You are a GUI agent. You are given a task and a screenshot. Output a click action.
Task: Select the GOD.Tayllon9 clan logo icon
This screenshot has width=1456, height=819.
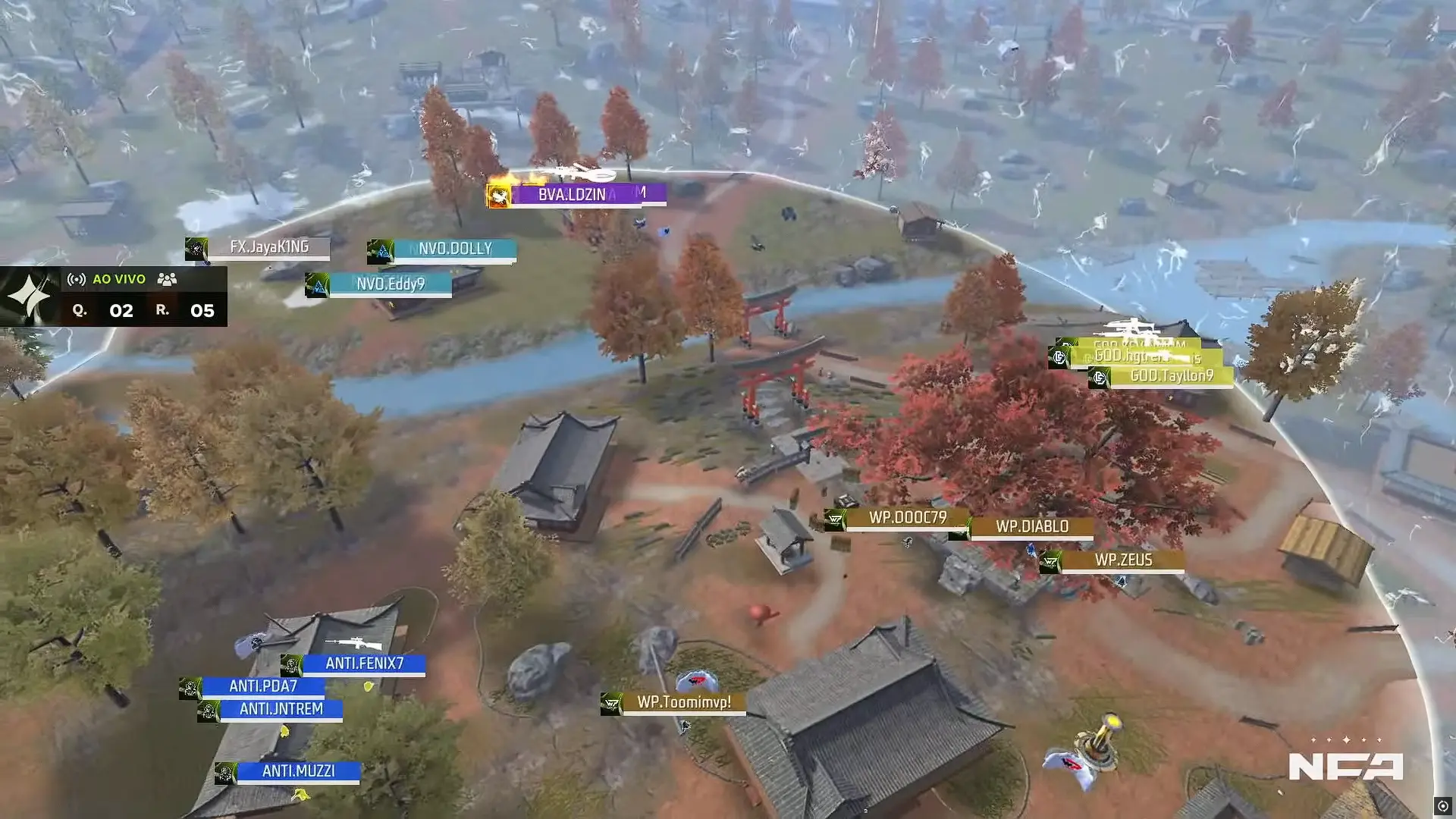point(1100,375)
